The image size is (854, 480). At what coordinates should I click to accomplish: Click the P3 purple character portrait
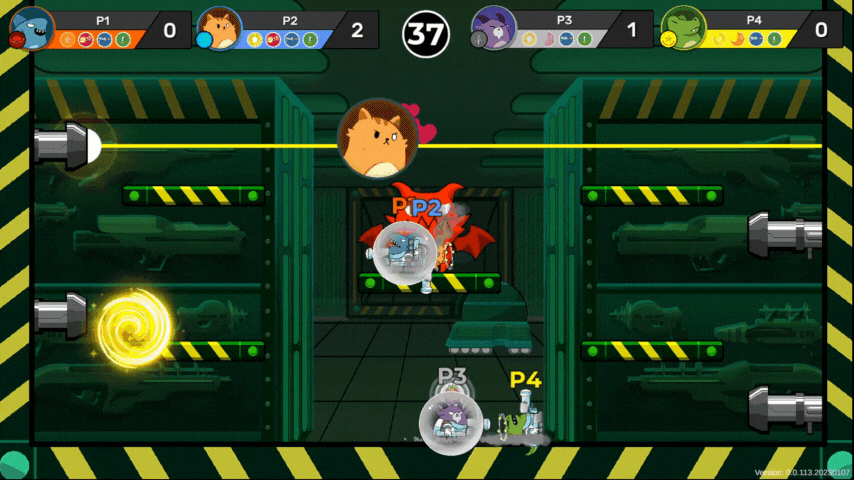click(x=493, y=27)
